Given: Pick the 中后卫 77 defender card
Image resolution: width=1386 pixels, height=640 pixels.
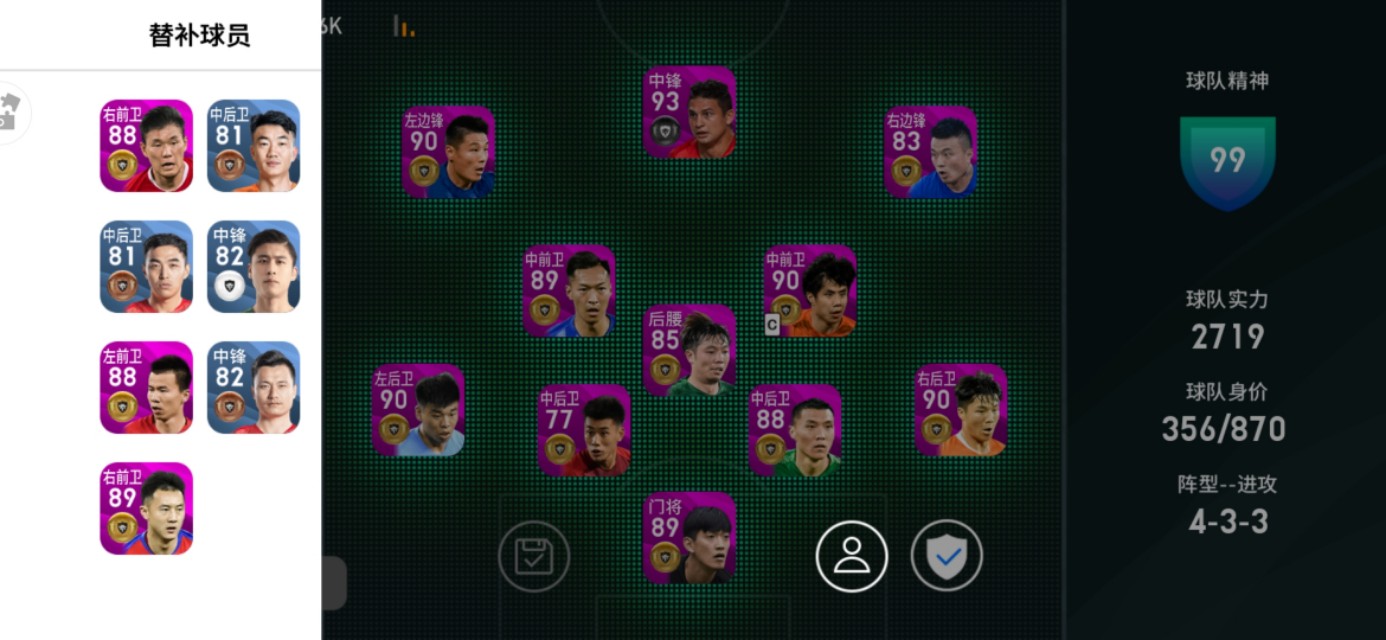Looking at the screenshot, I should pos(584,430).
